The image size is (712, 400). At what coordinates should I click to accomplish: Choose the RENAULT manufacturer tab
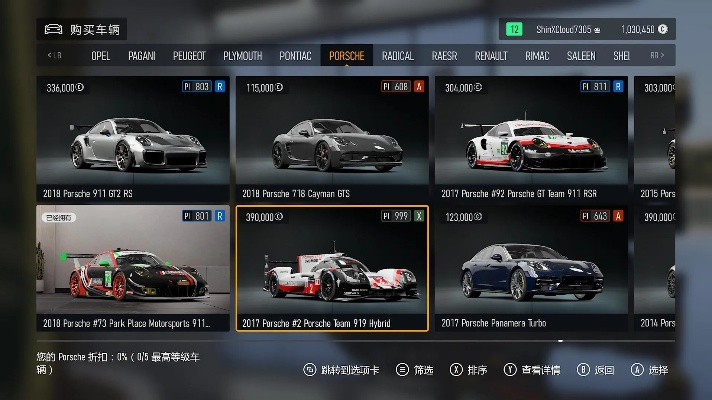point(491,56)
